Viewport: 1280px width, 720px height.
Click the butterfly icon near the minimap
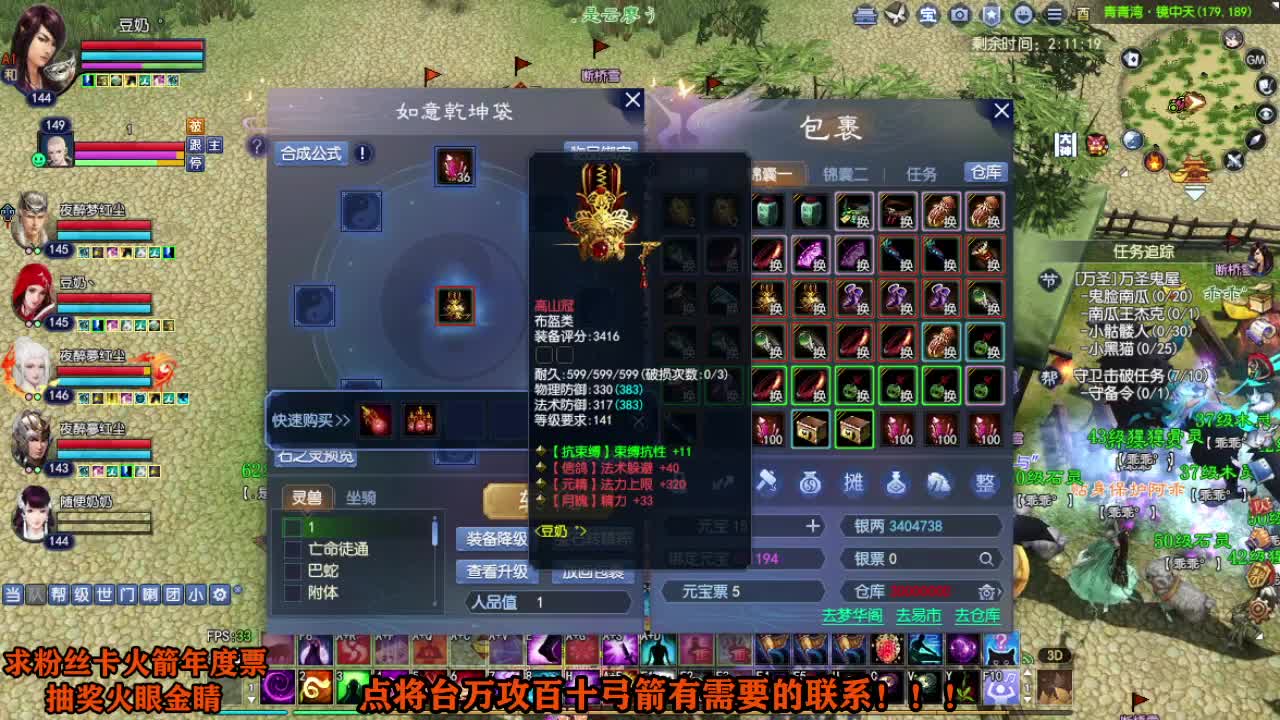click(x=895, y=13)
